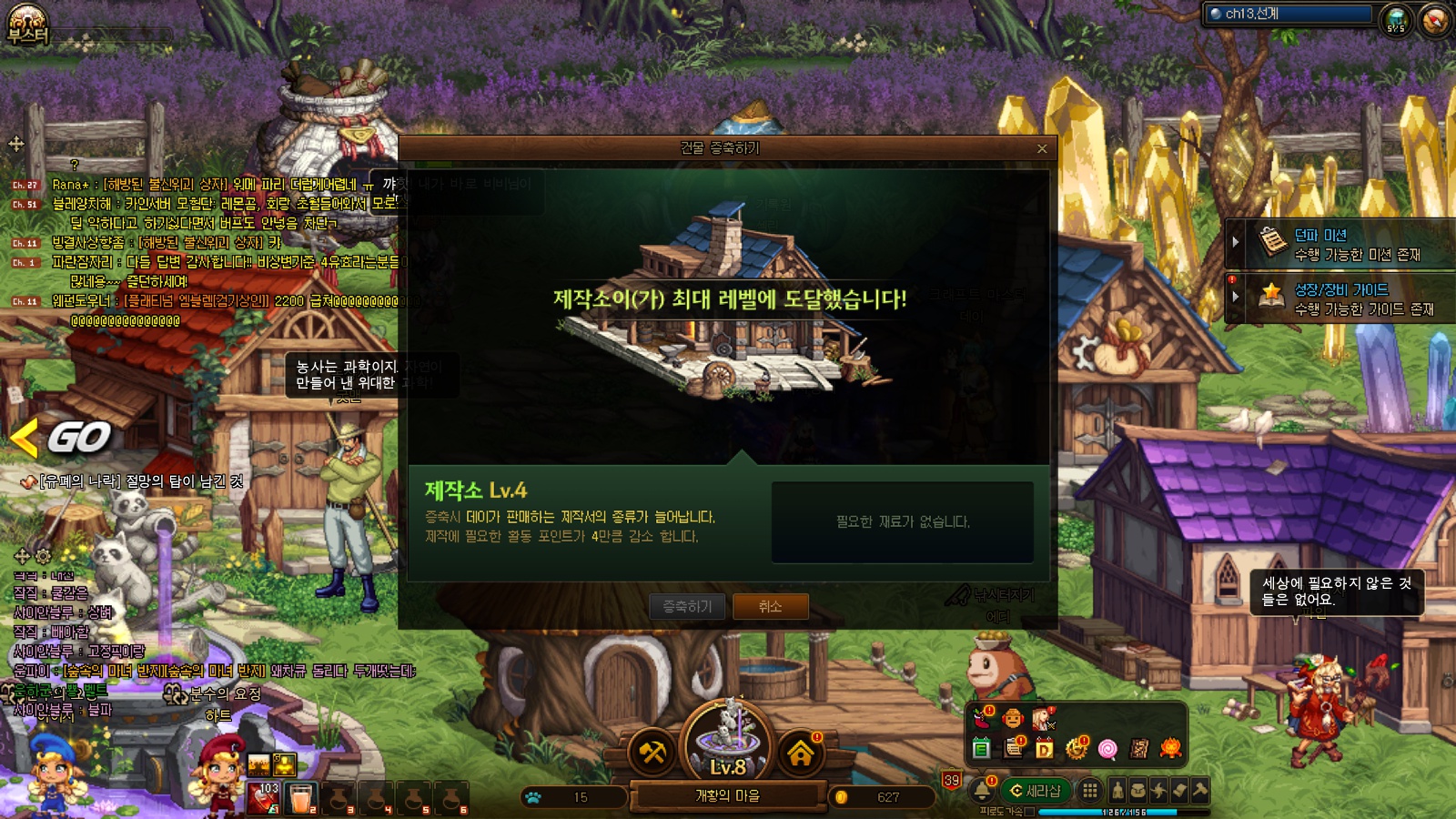
Task: Select the Lv.8 fountain emblem
Action: coord(727,742)
